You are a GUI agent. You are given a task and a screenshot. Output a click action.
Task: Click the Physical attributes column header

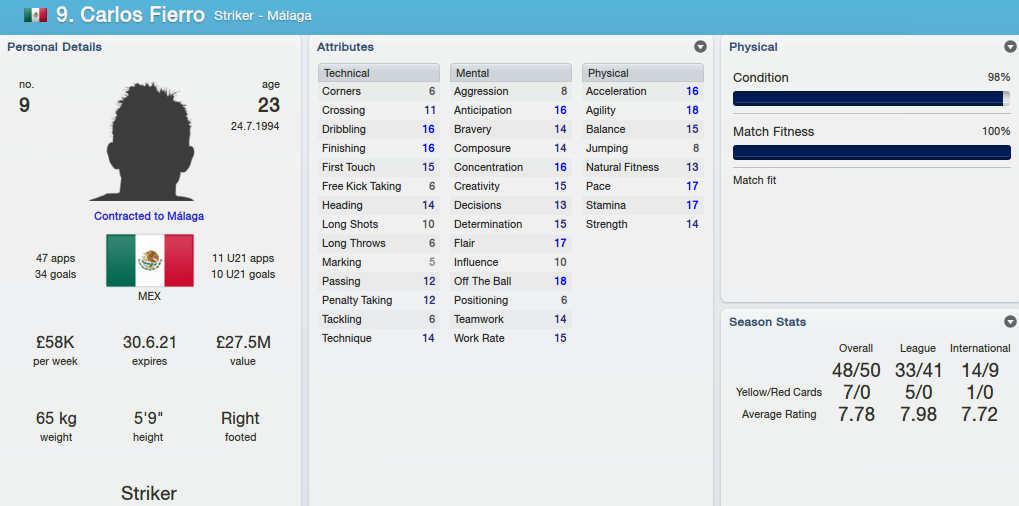[642, 73]
